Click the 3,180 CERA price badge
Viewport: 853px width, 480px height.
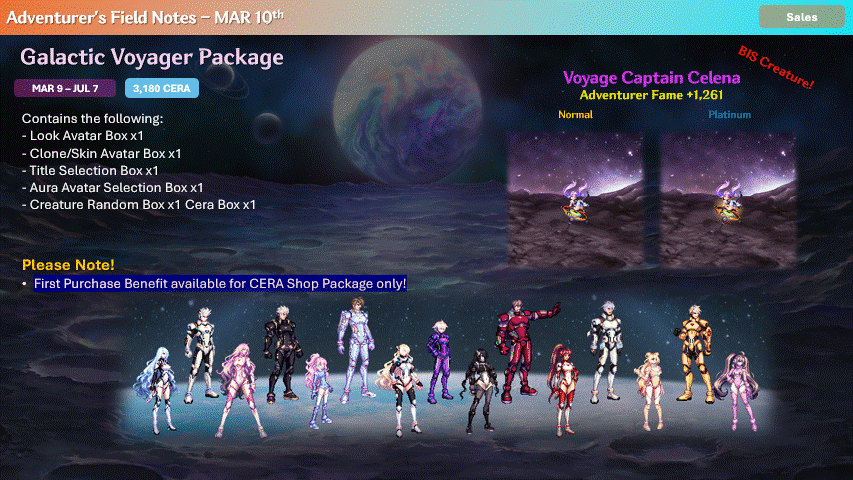[x=162, y=89]
